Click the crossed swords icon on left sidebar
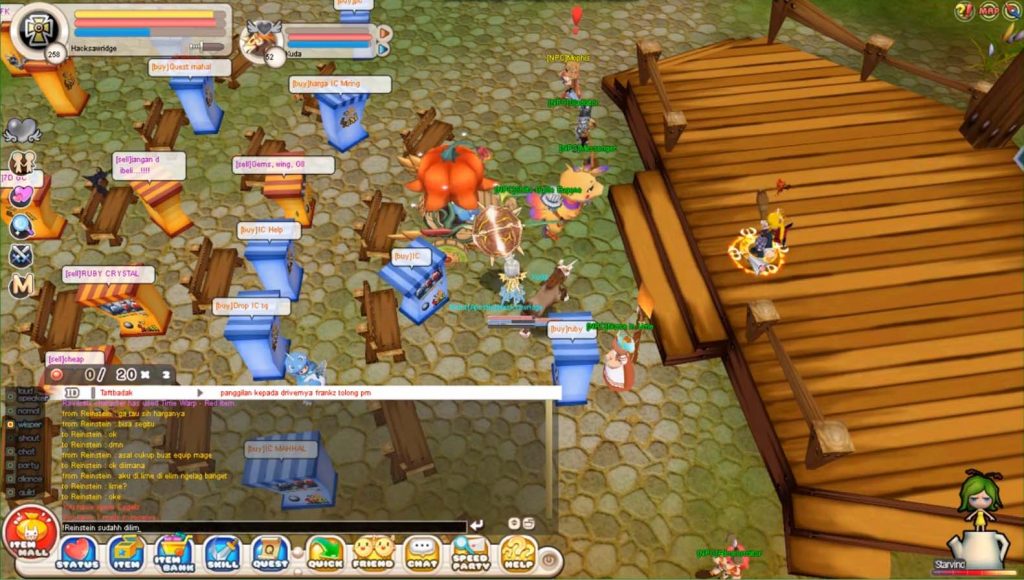The image size is (1024, 580). 21,256
